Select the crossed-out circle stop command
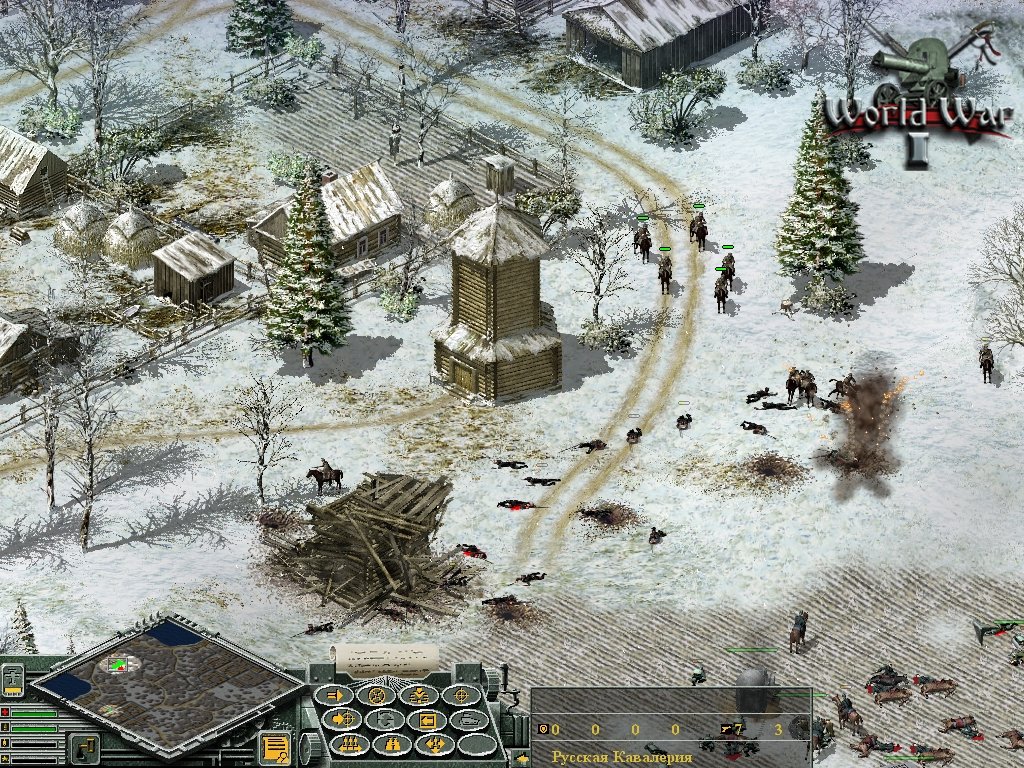Viewport: 1024px width, 768px height. [378, 695]
